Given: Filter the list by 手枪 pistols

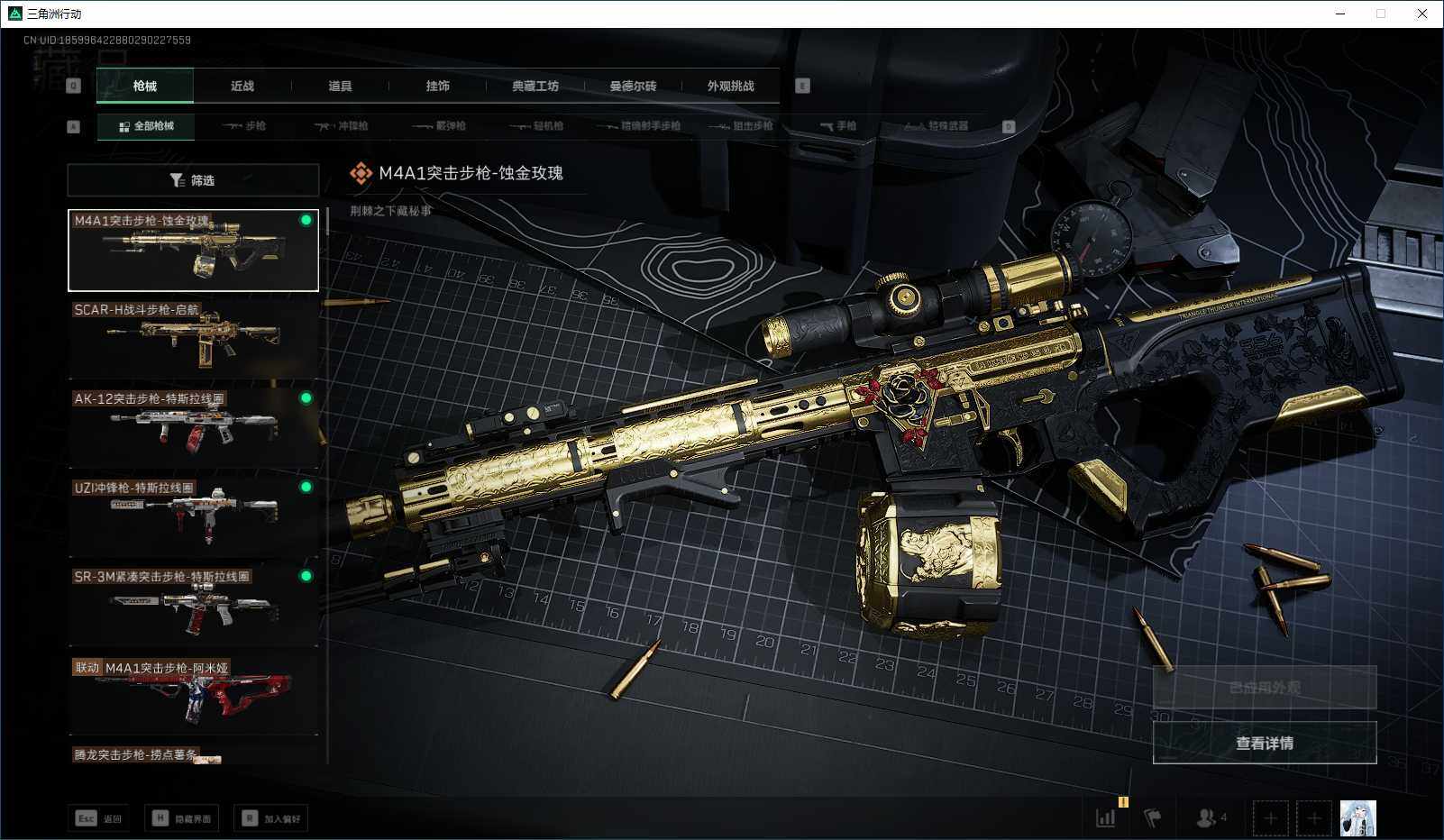Looking at the screenshot, I should pos(838,126).
